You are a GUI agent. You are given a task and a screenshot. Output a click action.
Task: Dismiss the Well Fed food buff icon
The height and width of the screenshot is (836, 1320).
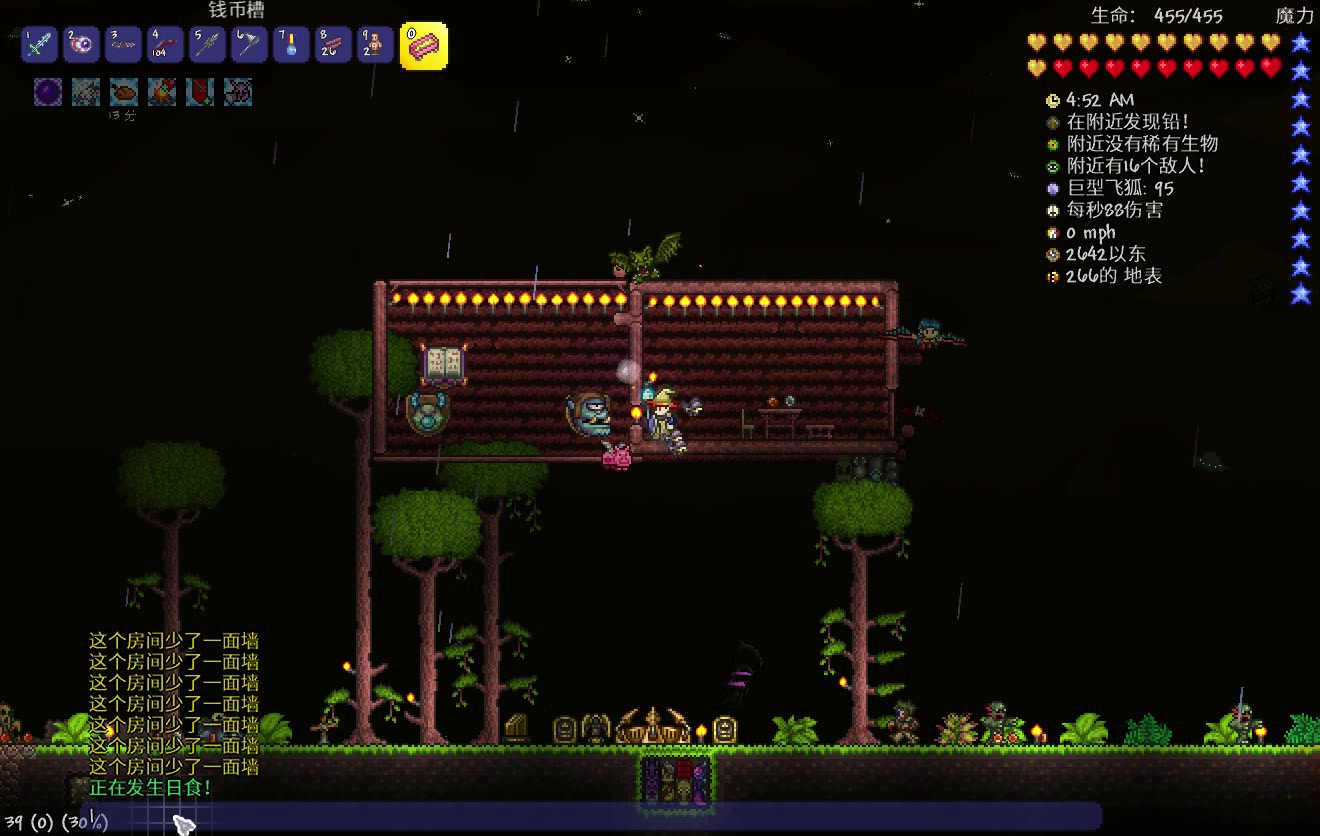coord(122,92)
